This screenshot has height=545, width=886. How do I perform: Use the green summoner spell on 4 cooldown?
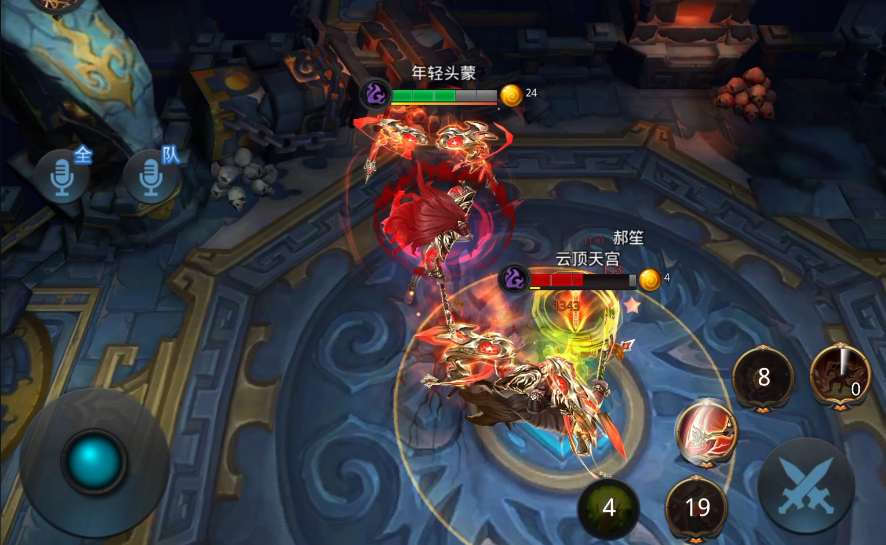[608, 508]
